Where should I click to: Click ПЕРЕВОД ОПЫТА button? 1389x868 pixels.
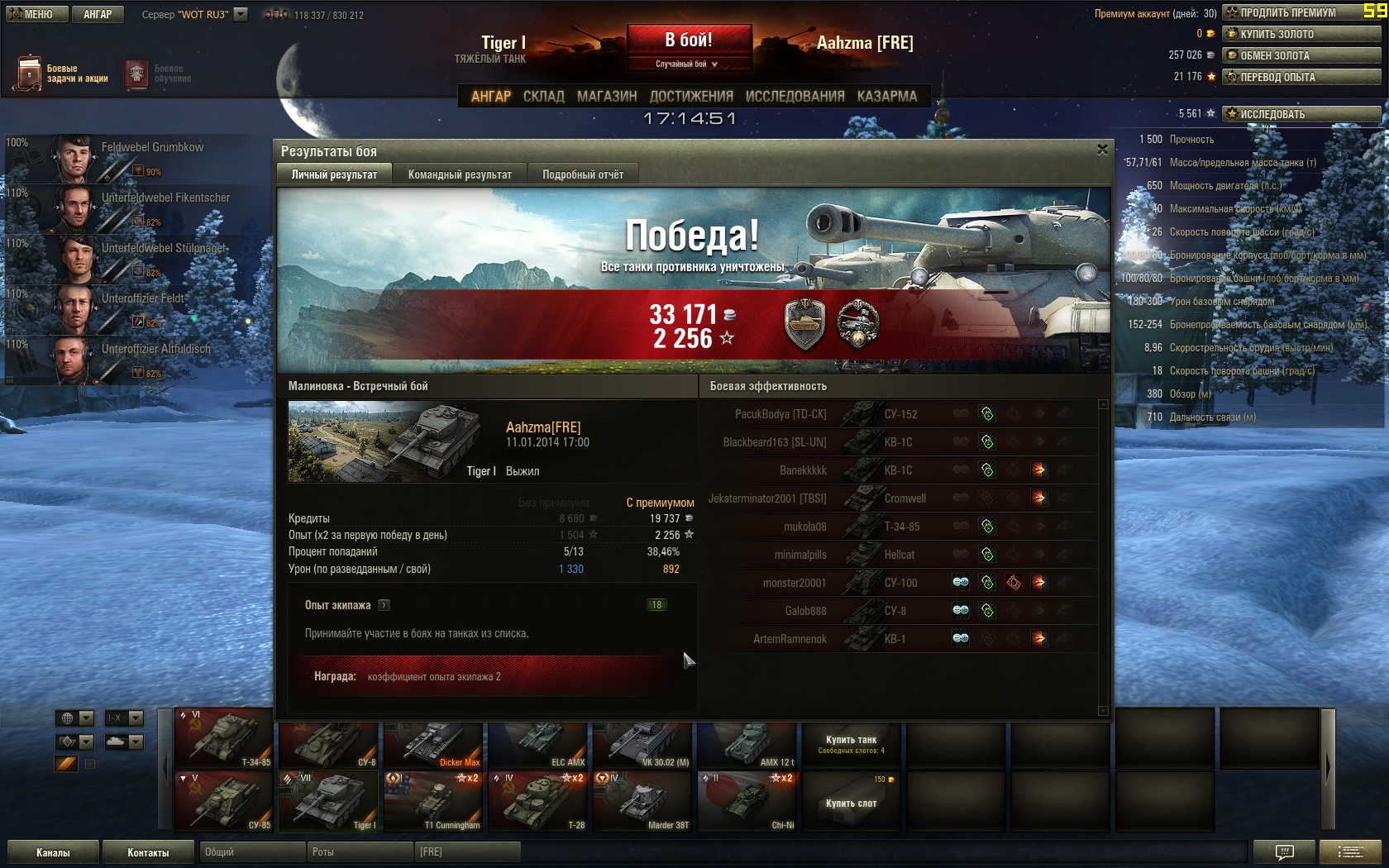[1301, 77]
